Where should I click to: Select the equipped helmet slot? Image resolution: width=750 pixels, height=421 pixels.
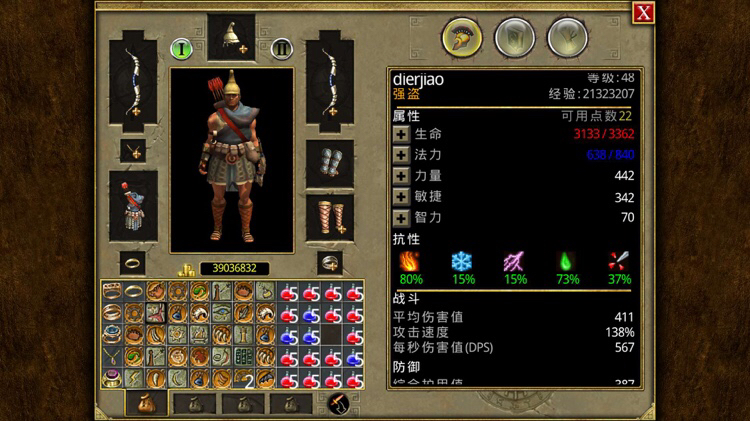231,38
